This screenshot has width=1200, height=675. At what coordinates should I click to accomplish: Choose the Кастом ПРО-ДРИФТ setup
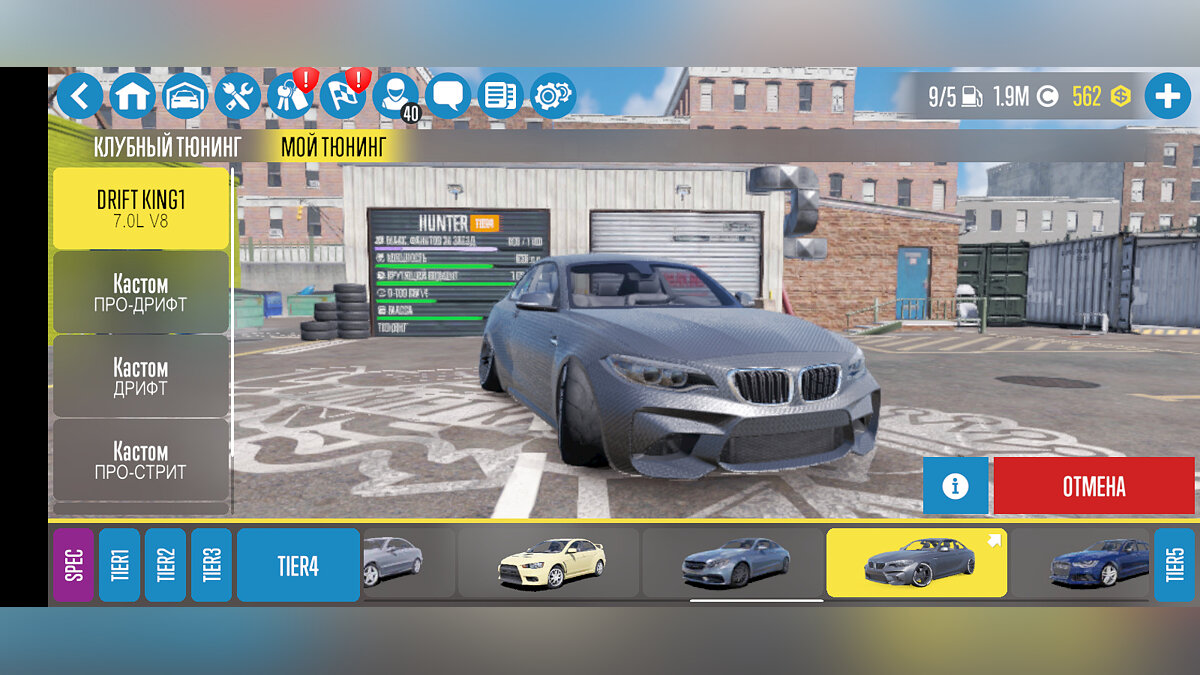(x=141, y=292)
